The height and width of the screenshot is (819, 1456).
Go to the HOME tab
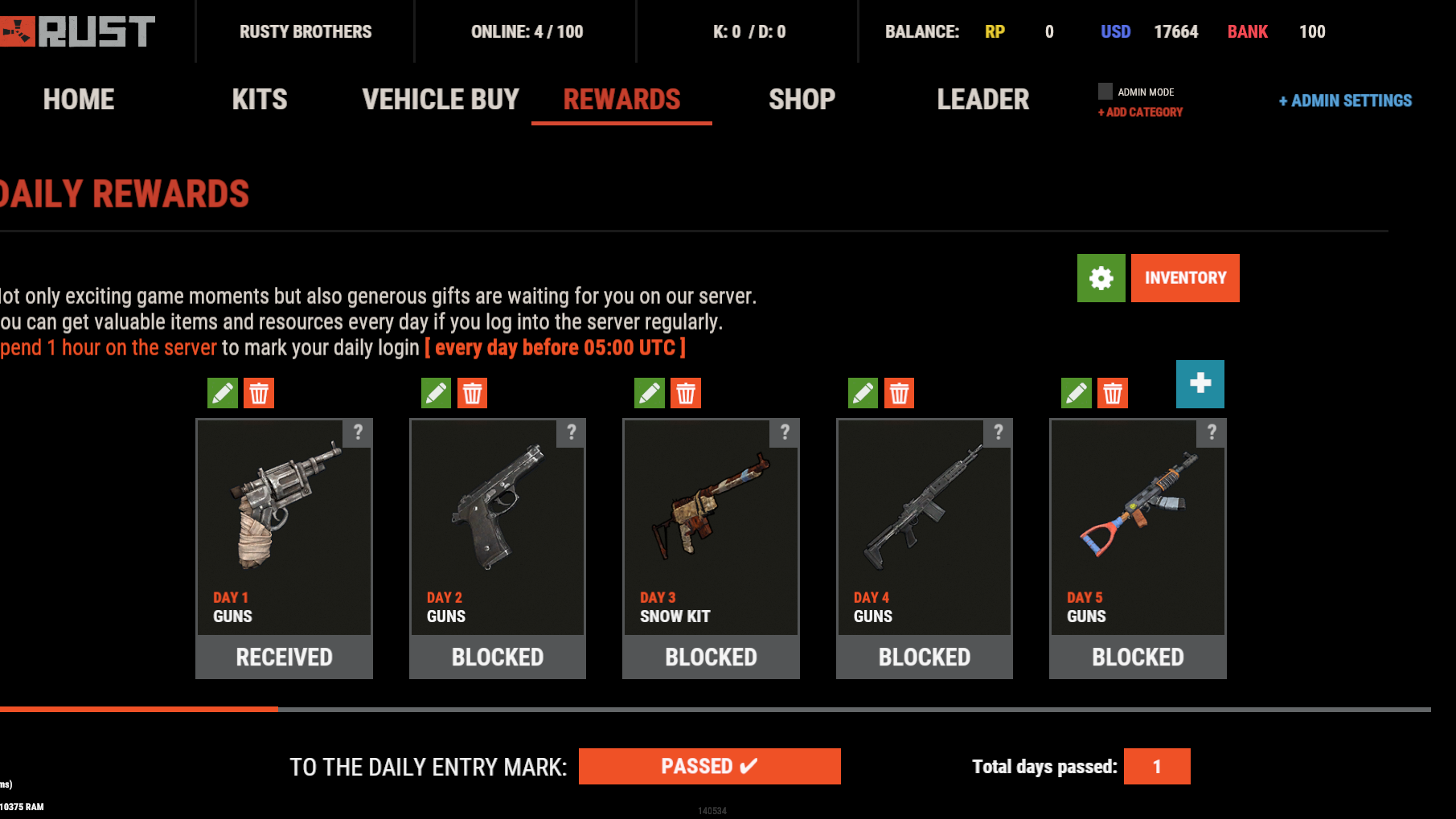click(x=79, y=100)
